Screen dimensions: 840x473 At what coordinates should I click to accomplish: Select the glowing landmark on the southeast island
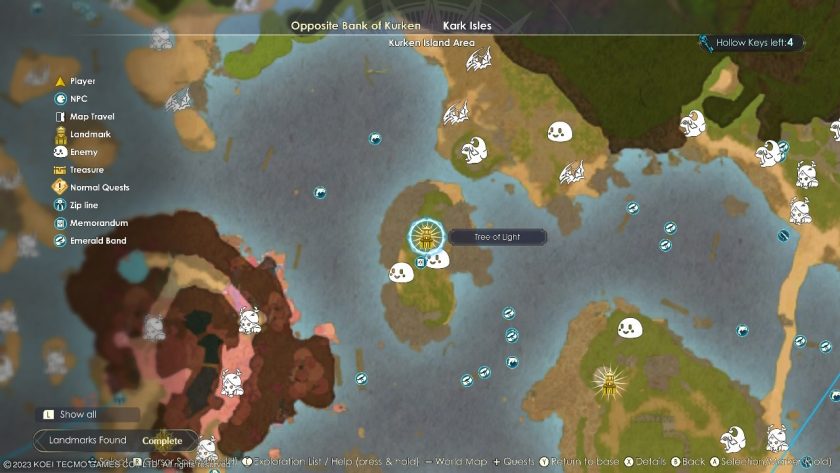[605, 380]
